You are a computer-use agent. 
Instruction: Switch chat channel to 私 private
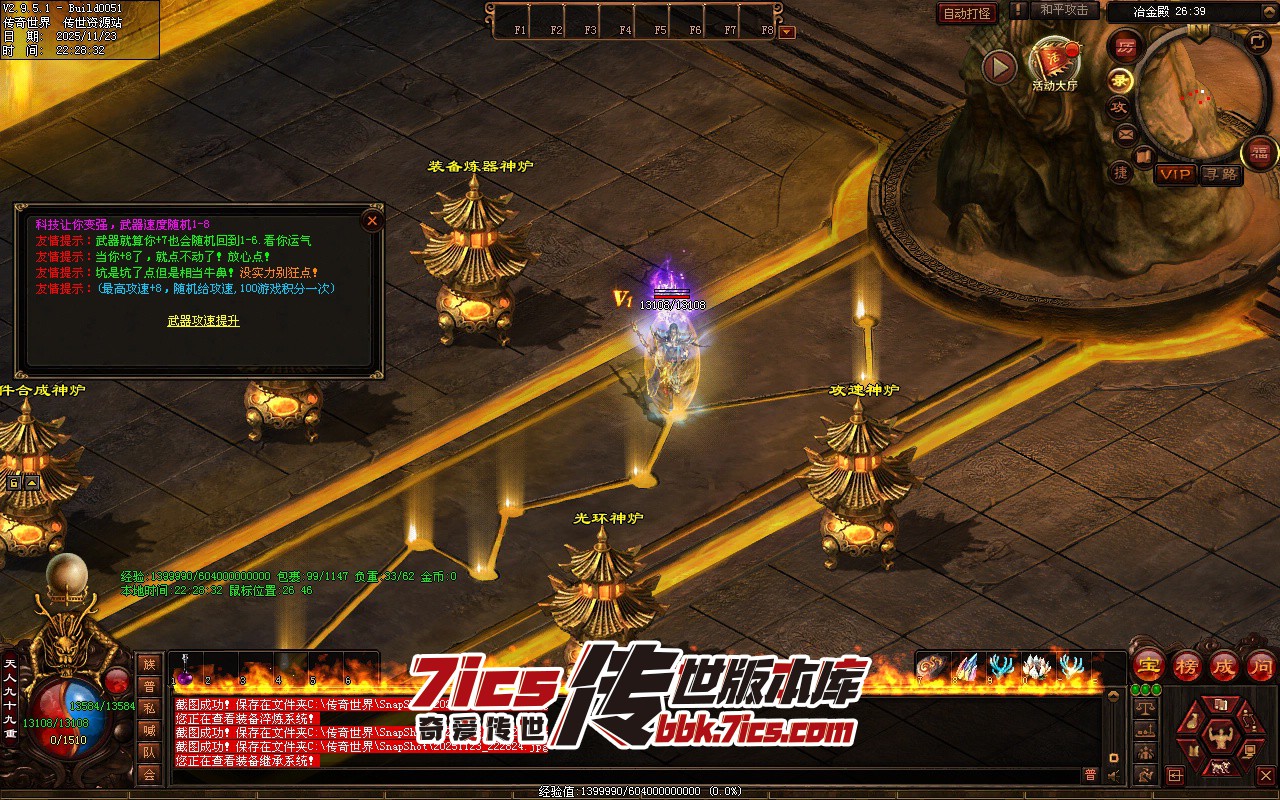pos(149,708)
